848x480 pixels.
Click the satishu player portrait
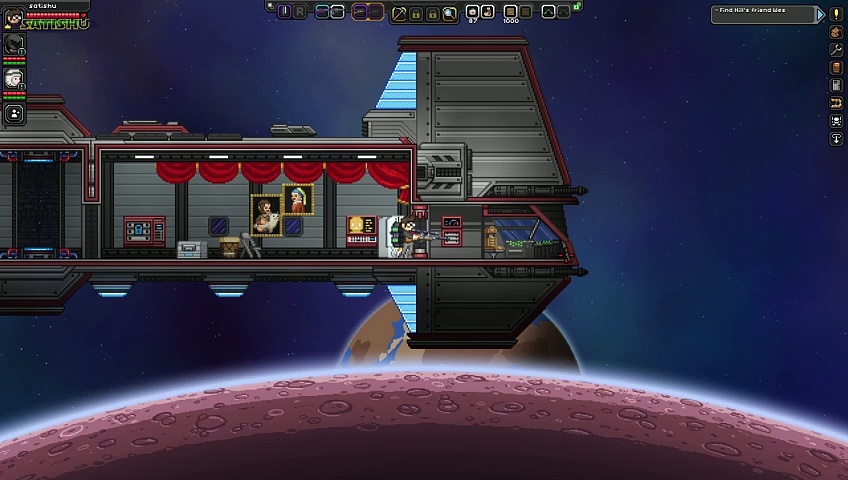pyautogui.click(x=13, y=17)
